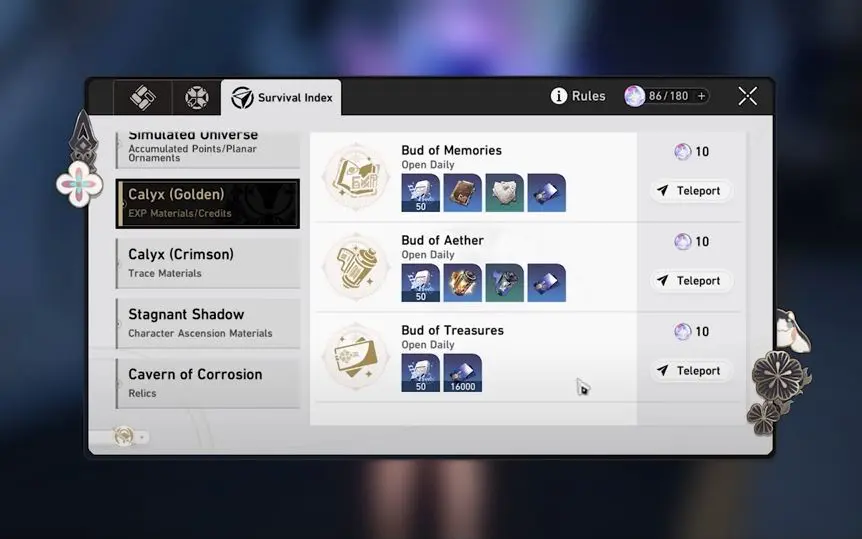Open the Rules info
862x539 pixels.
(578, 96)
